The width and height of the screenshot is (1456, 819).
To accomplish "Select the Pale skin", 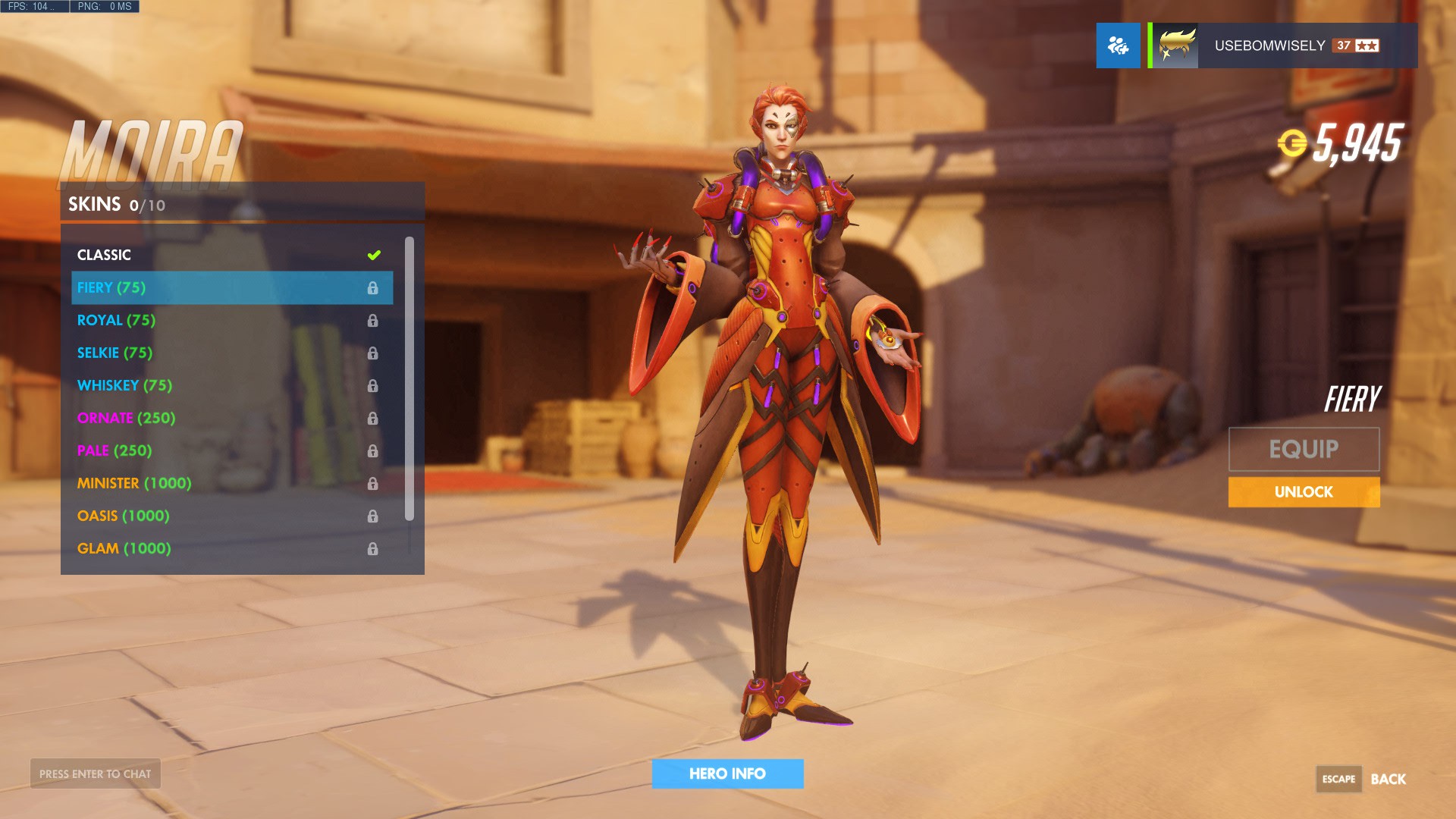I will 227,450.
